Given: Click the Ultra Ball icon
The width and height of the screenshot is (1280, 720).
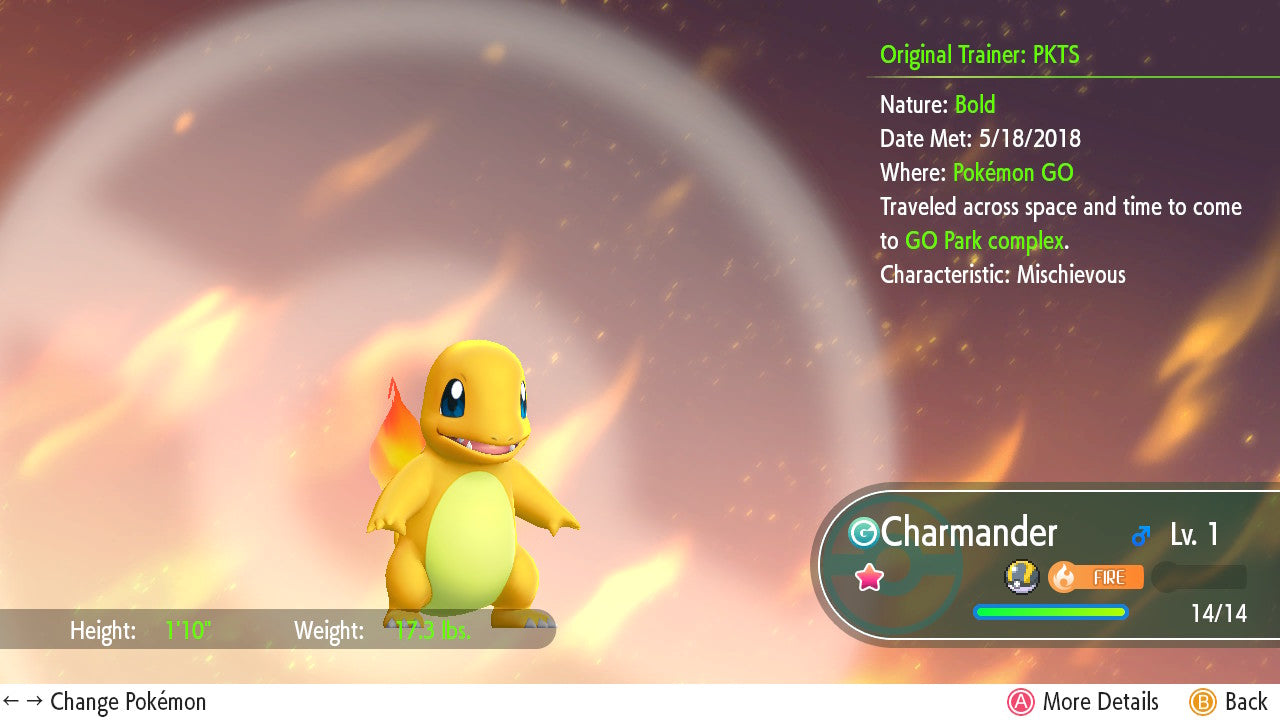Looking at the screenshot, I should (x=1020, y=576).
